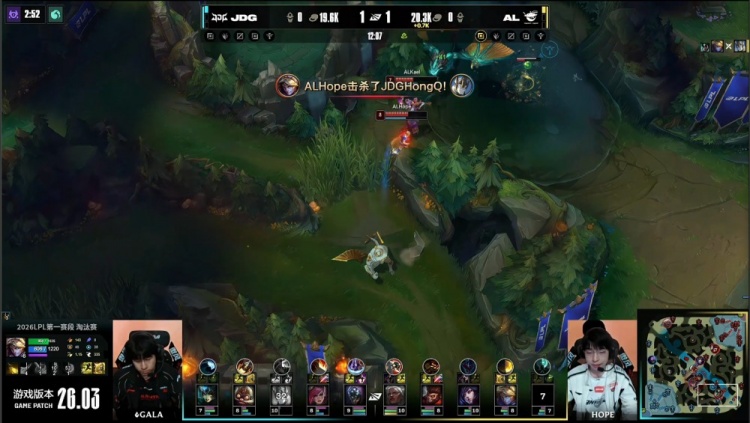
Task: Click the AL team logo
Action: click(x=531, y=17)
